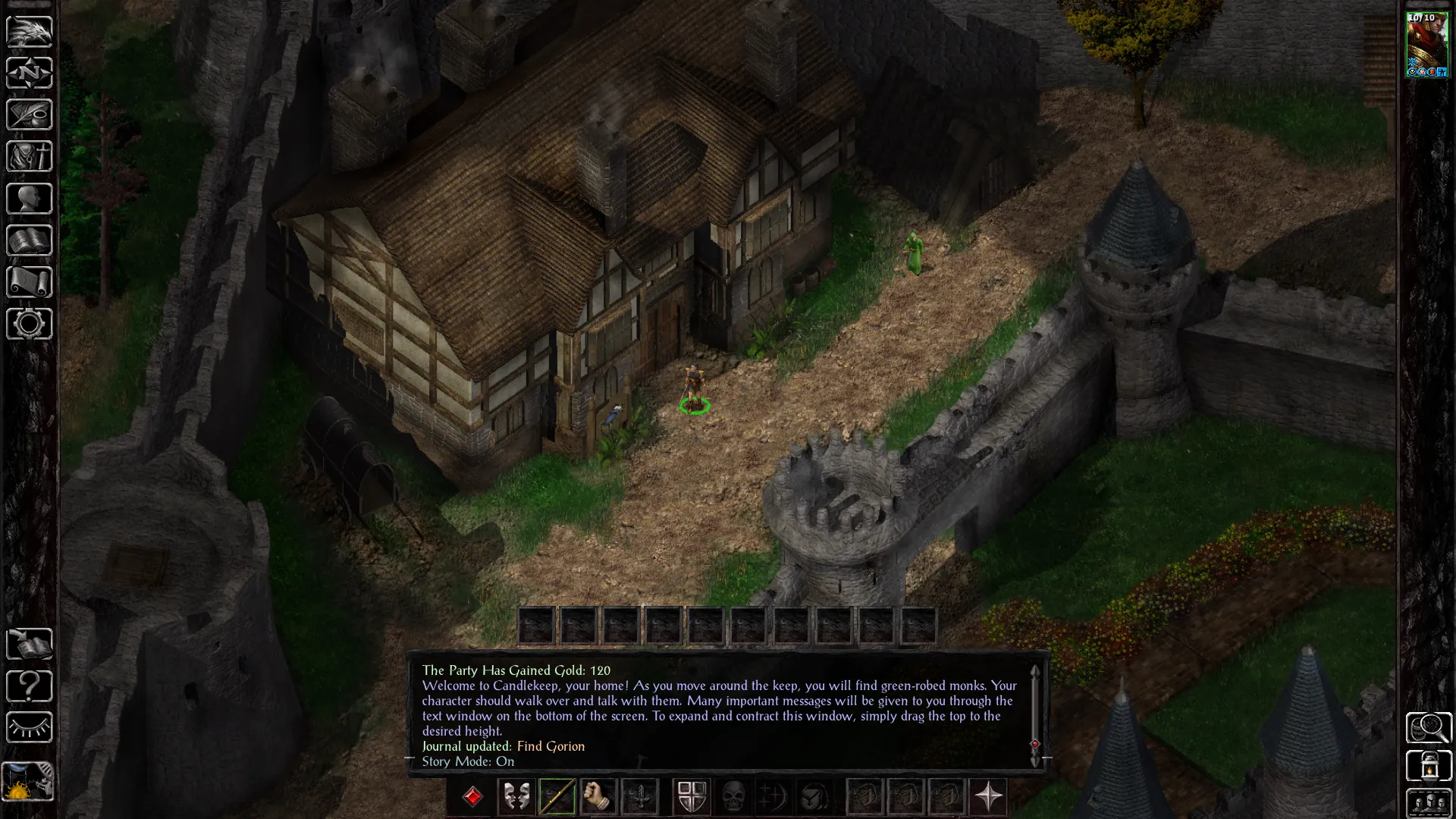Image resolution: width=1456 pixels, height=819 pixels.
Task: Quick save with the arrow-and-book button
Action: point(29,645)
